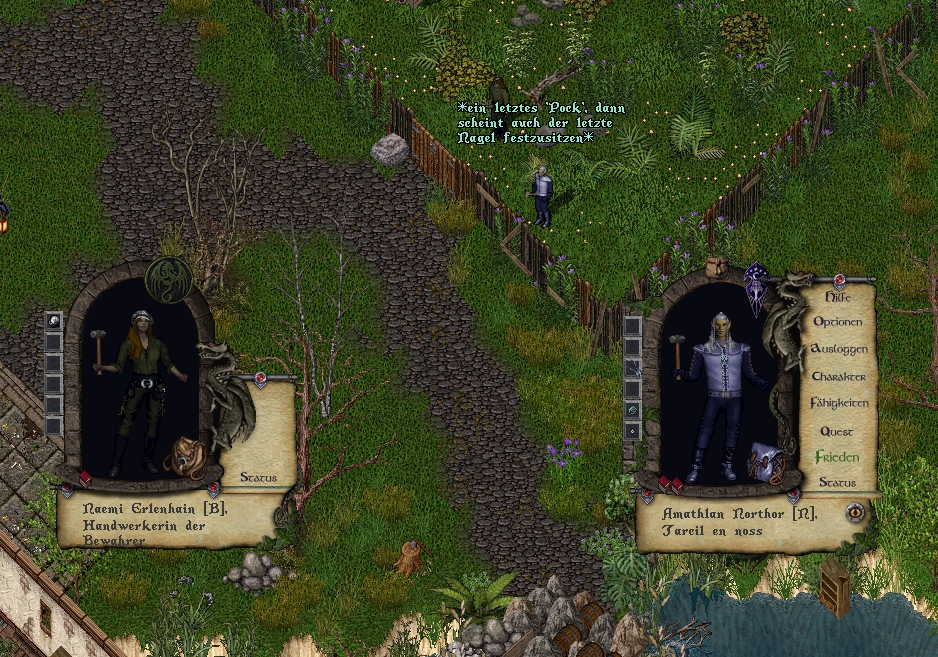Open the Charakter sheet
Viewport: 938px width, 657px height.
838,377
